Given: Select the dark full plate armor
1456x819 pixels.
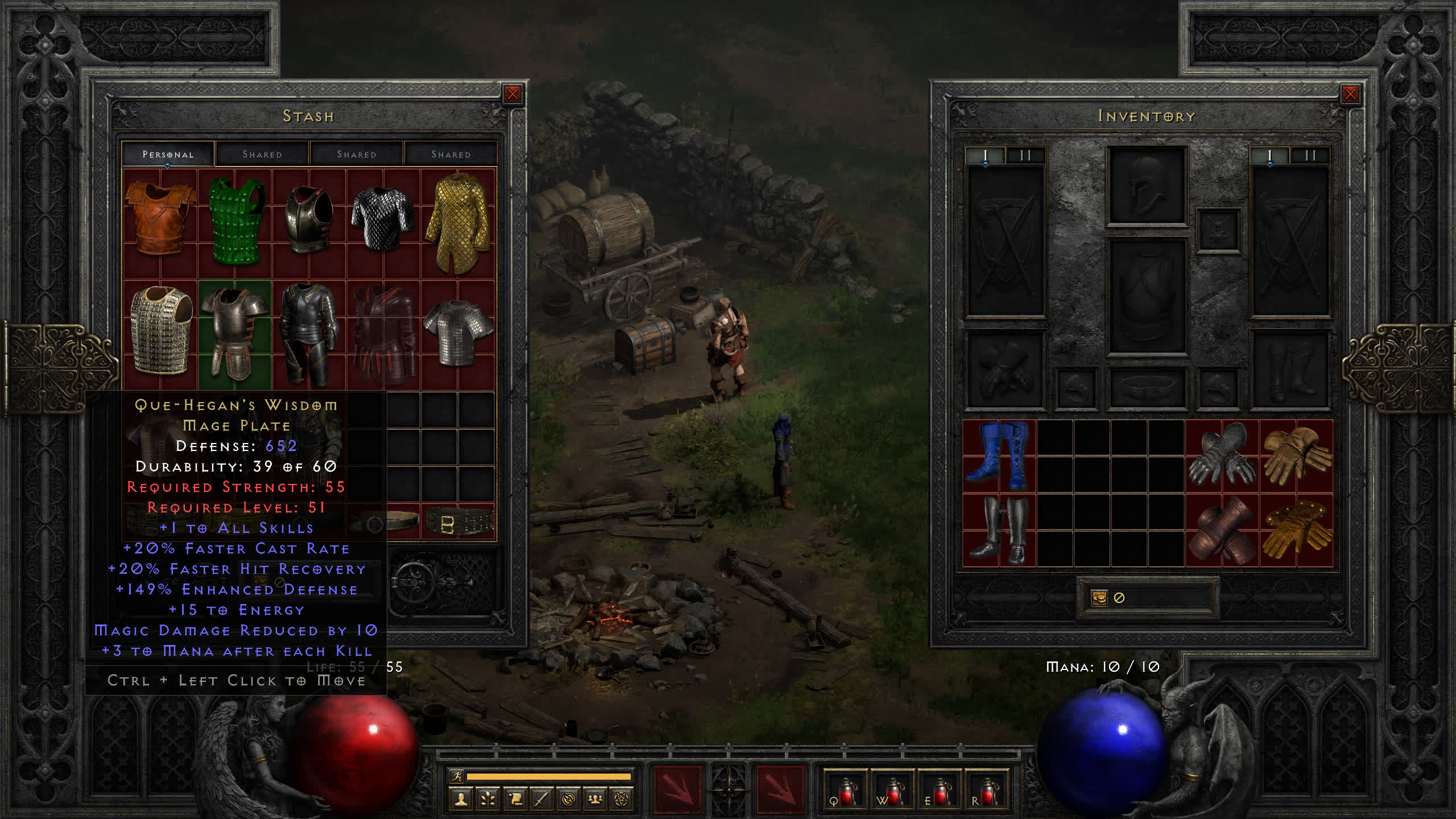Looking at the screenshot, I should (309, 334).
